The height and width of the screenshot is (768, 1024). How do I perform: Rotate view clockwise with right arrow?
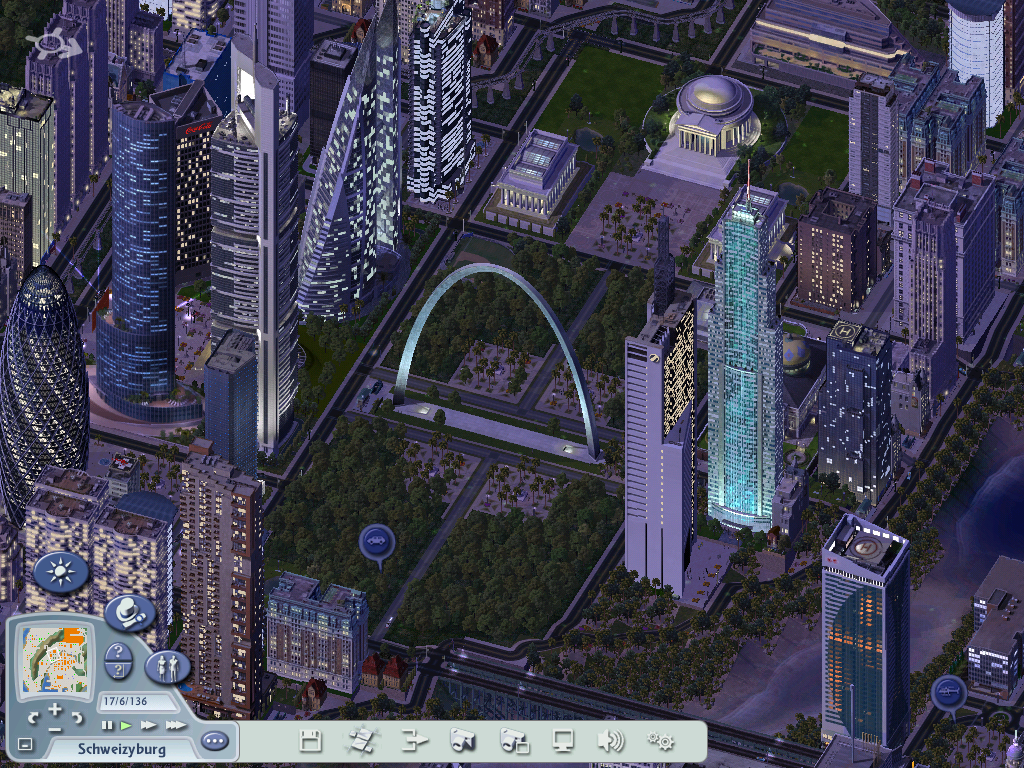(77, 717)
